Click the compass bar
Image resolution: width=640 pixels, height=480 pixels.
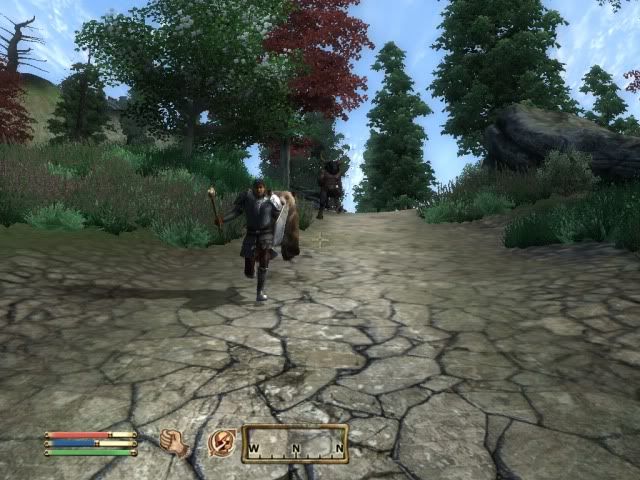(x=295, y=443)
